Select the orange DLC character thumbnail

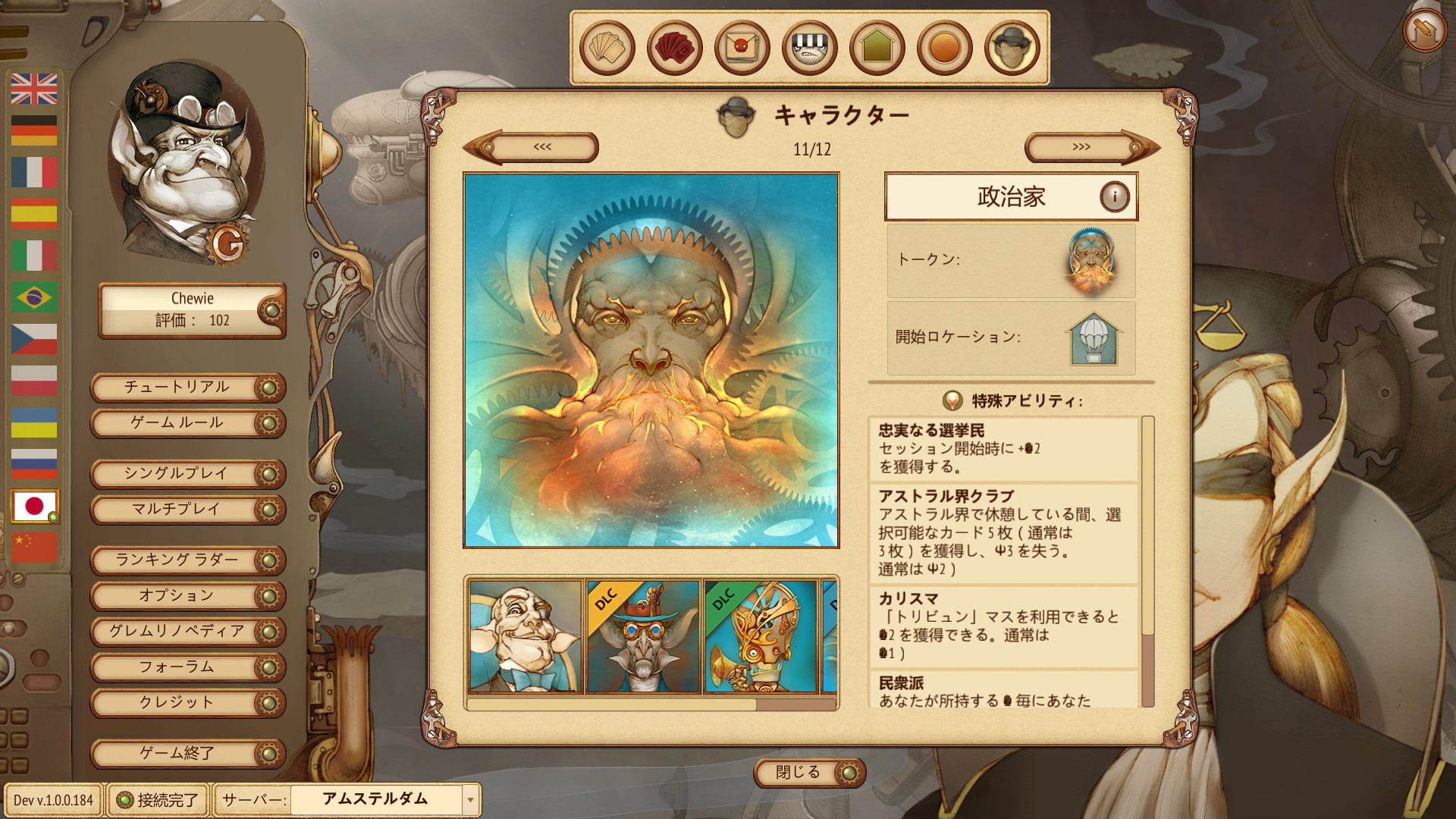tap(642, 635)
